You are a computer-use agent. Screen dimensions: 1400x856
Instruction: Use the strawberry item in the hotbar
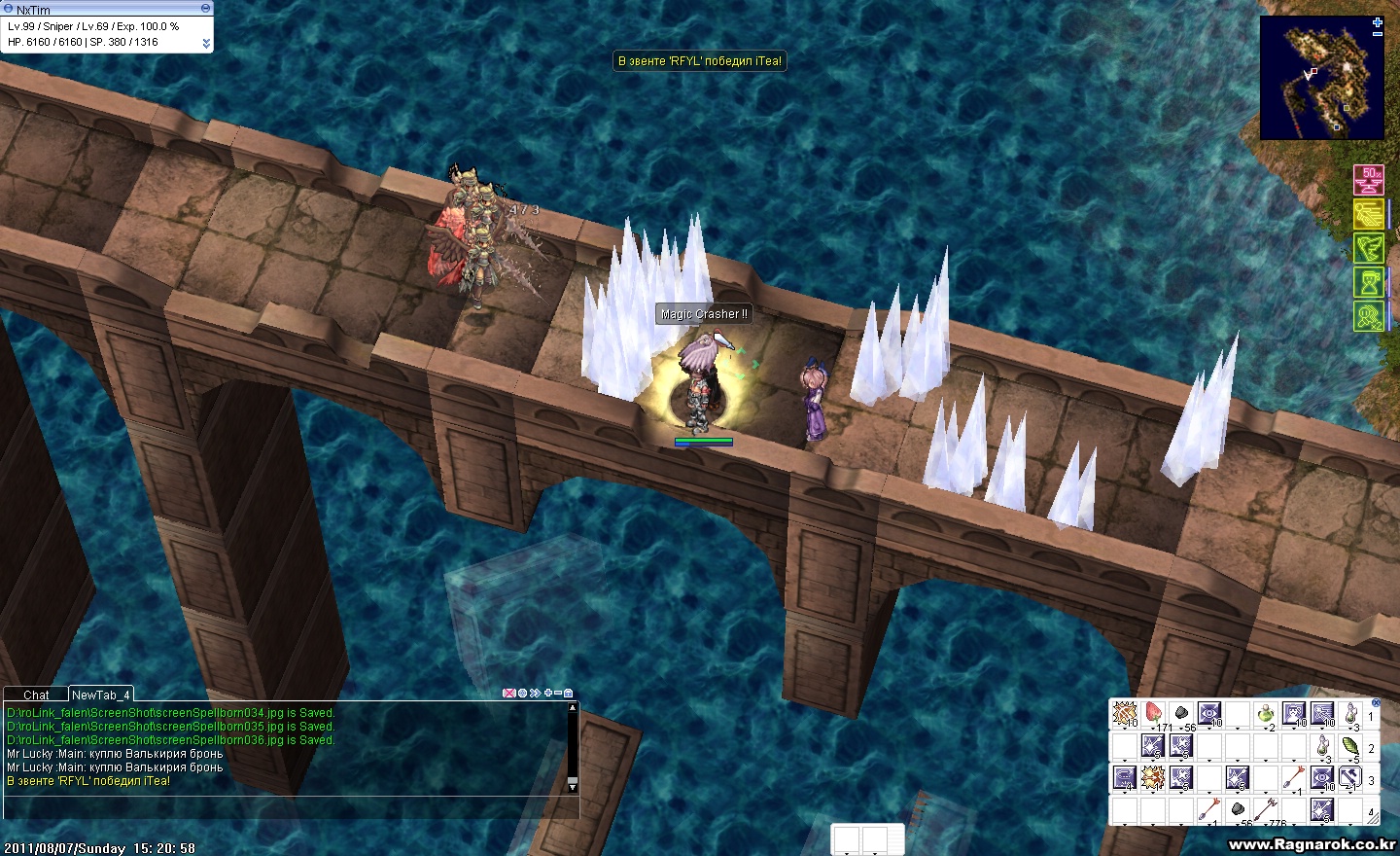(x=1153, y=714)
